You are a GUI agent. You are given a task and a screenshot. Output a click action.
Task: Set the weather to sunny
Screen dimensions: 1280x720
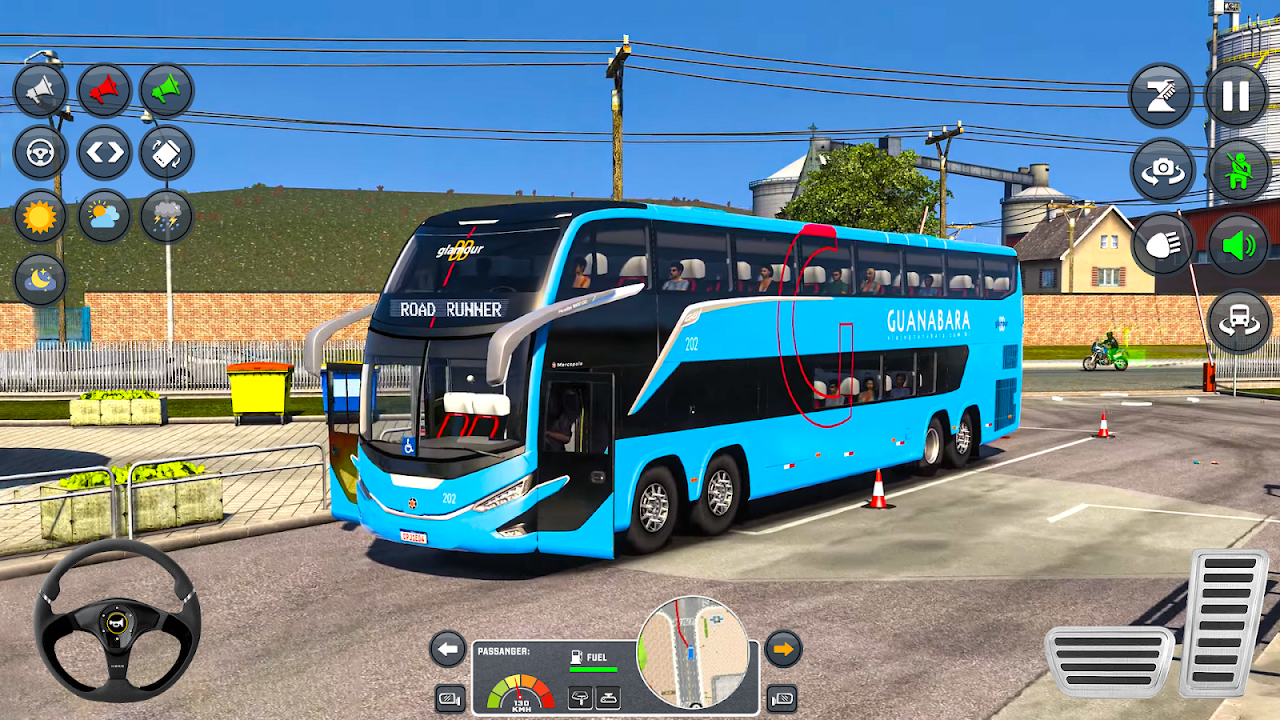coord(40,216)
